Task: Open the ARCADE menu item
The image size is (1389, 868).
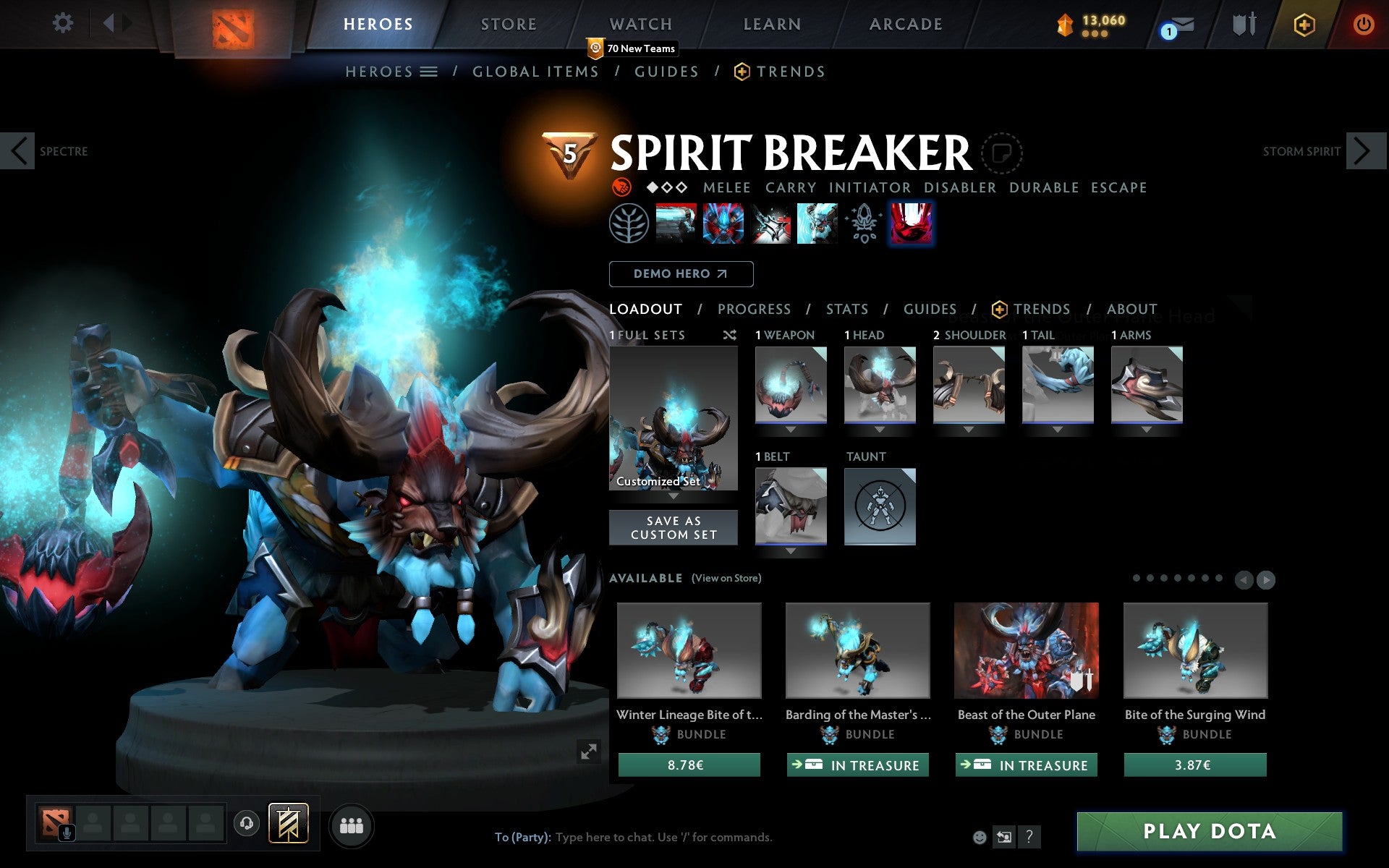Action: [x=904, y=23]
